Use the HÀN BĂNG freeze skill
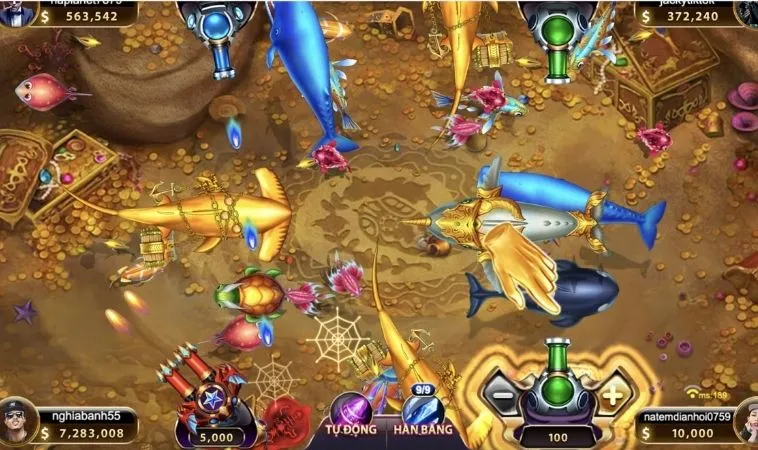Image resolution: width=758 pixels, height=450 pixels. tap(422, 413)
